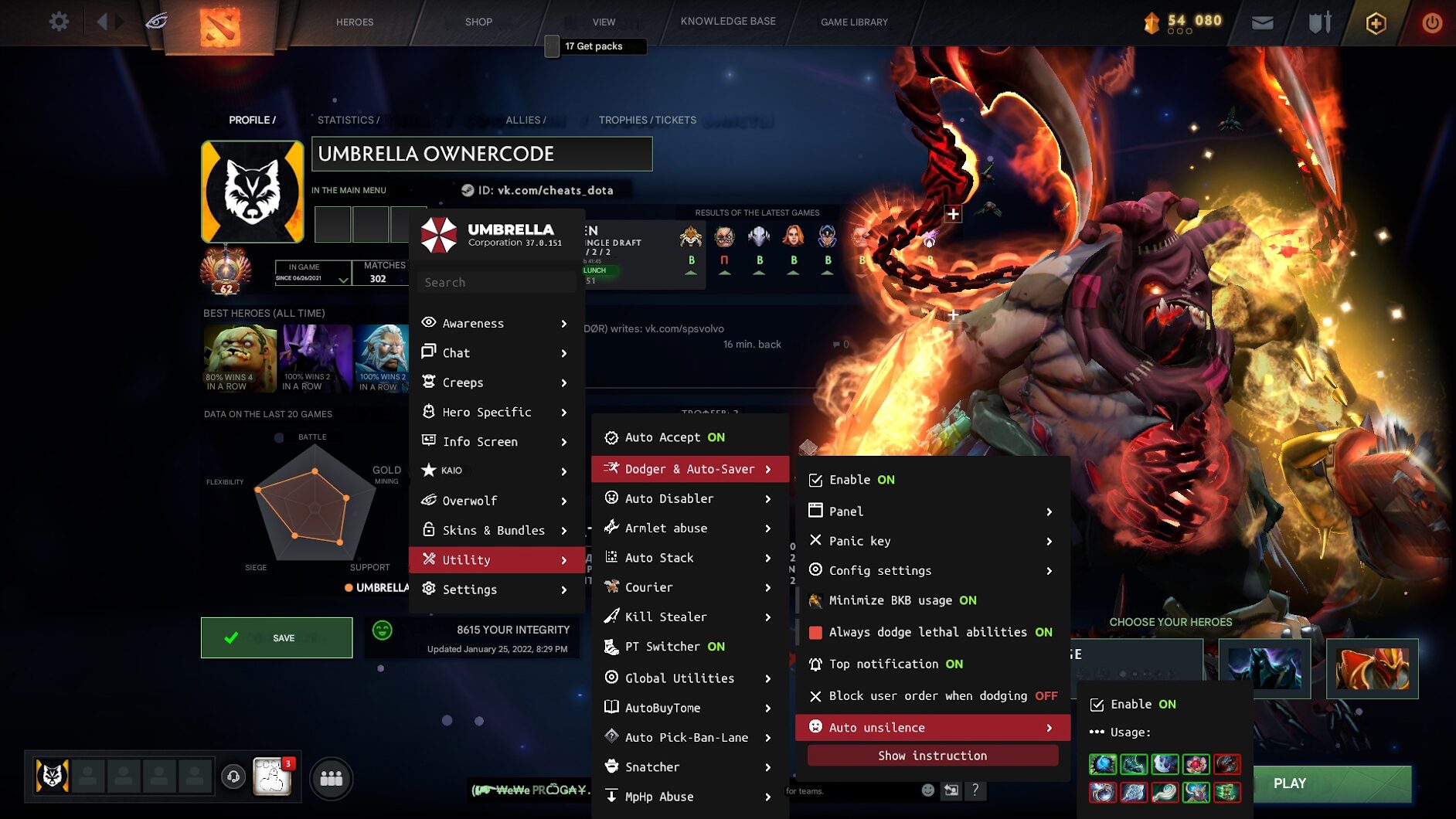Open the KNOWLEDGE BASE menu

(727, 21)
